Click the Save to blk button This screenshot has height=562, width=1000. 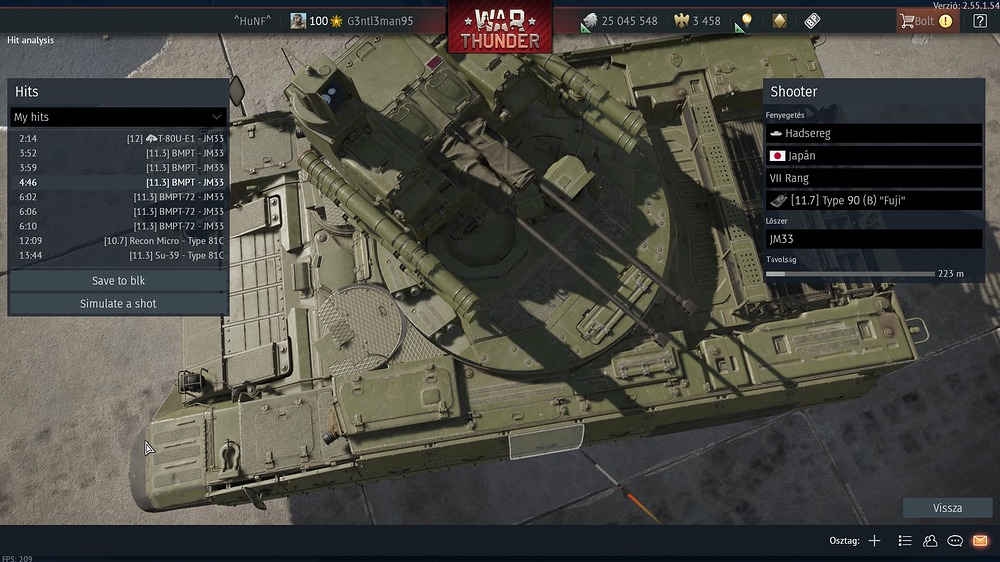click(118, 281)
